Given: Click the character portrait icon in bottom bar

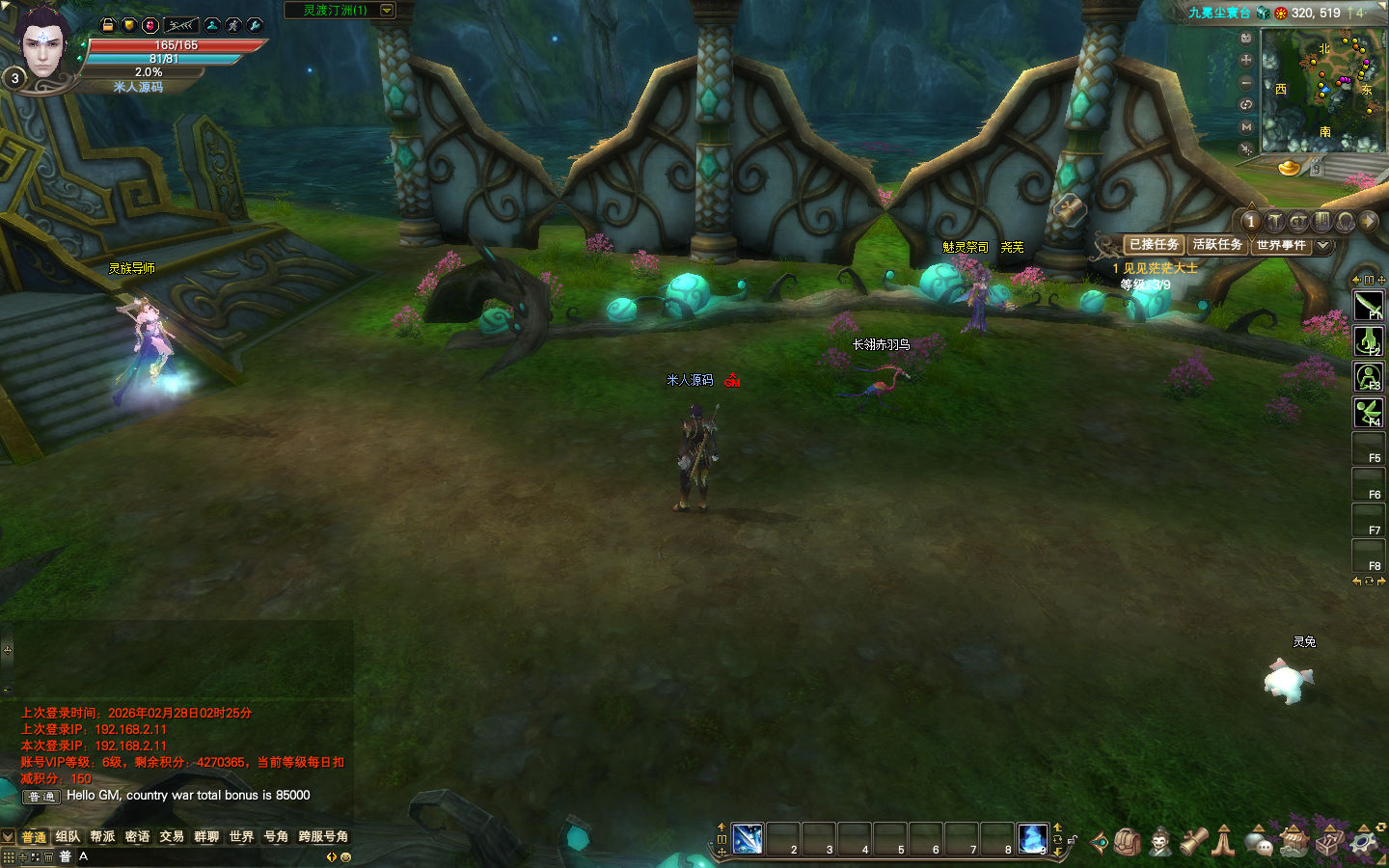Looking at the screenshot, I should click(x=1160, y=842).
